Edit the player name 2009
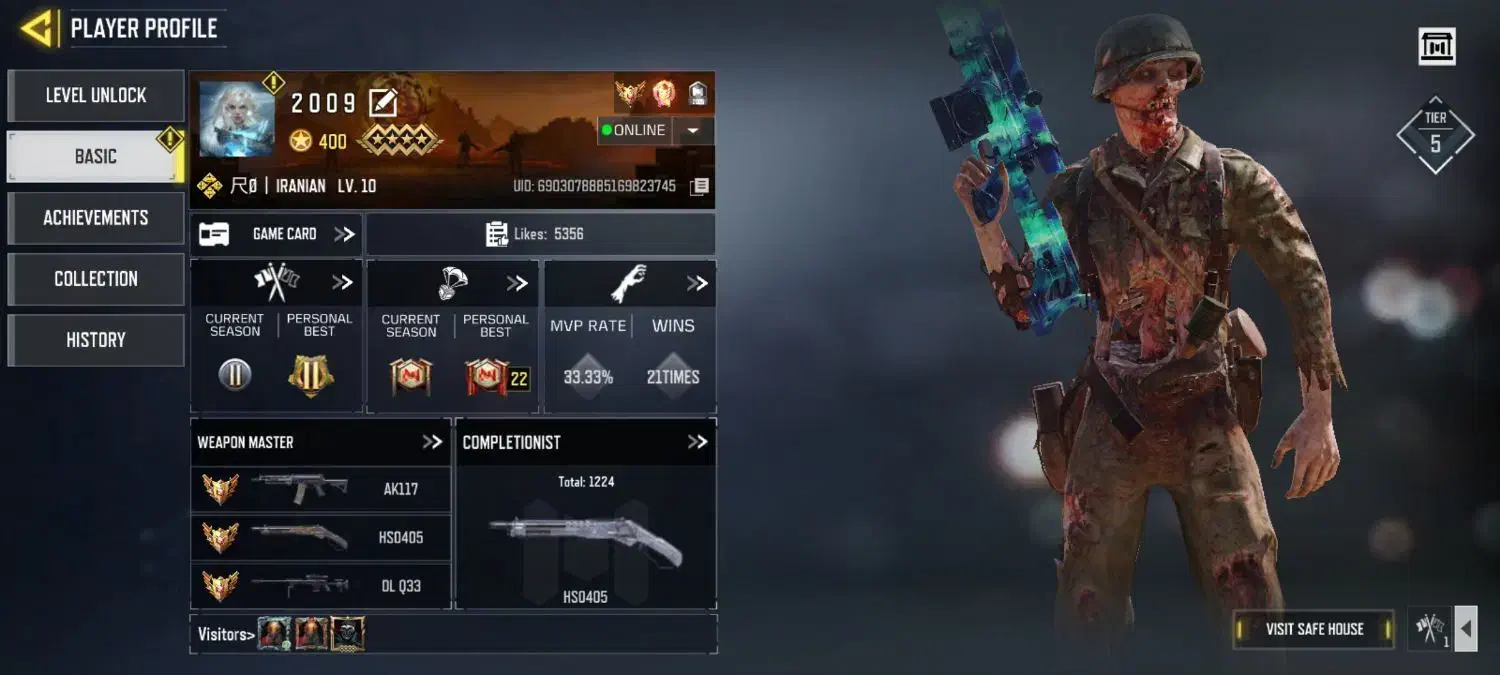Image resolution: width=1500 pixels, height=675 pixels. click(x=383, y=102)
